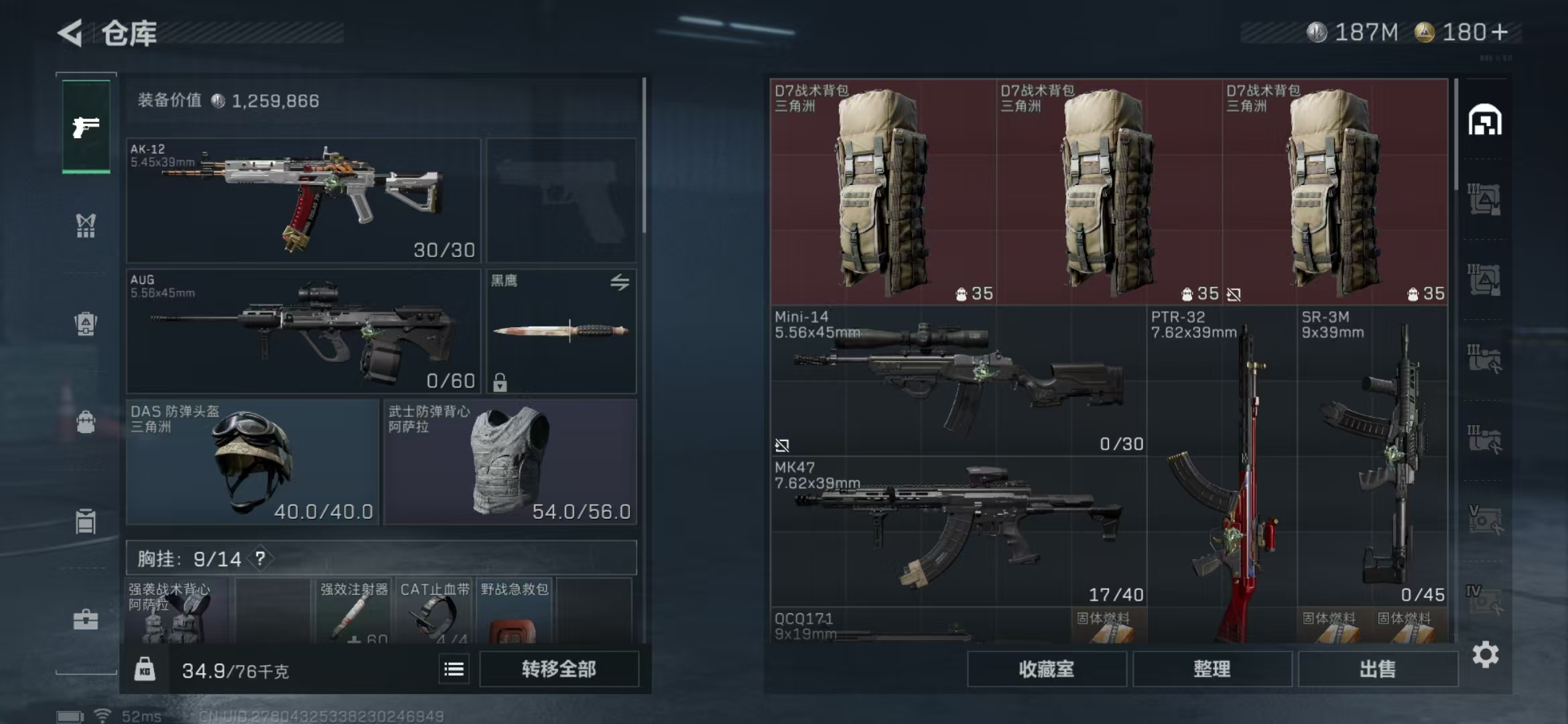Click the 转移全部 transfer all button
Image resolution: width=1568 pixels, height=724 pixels.
click(559, 669)
